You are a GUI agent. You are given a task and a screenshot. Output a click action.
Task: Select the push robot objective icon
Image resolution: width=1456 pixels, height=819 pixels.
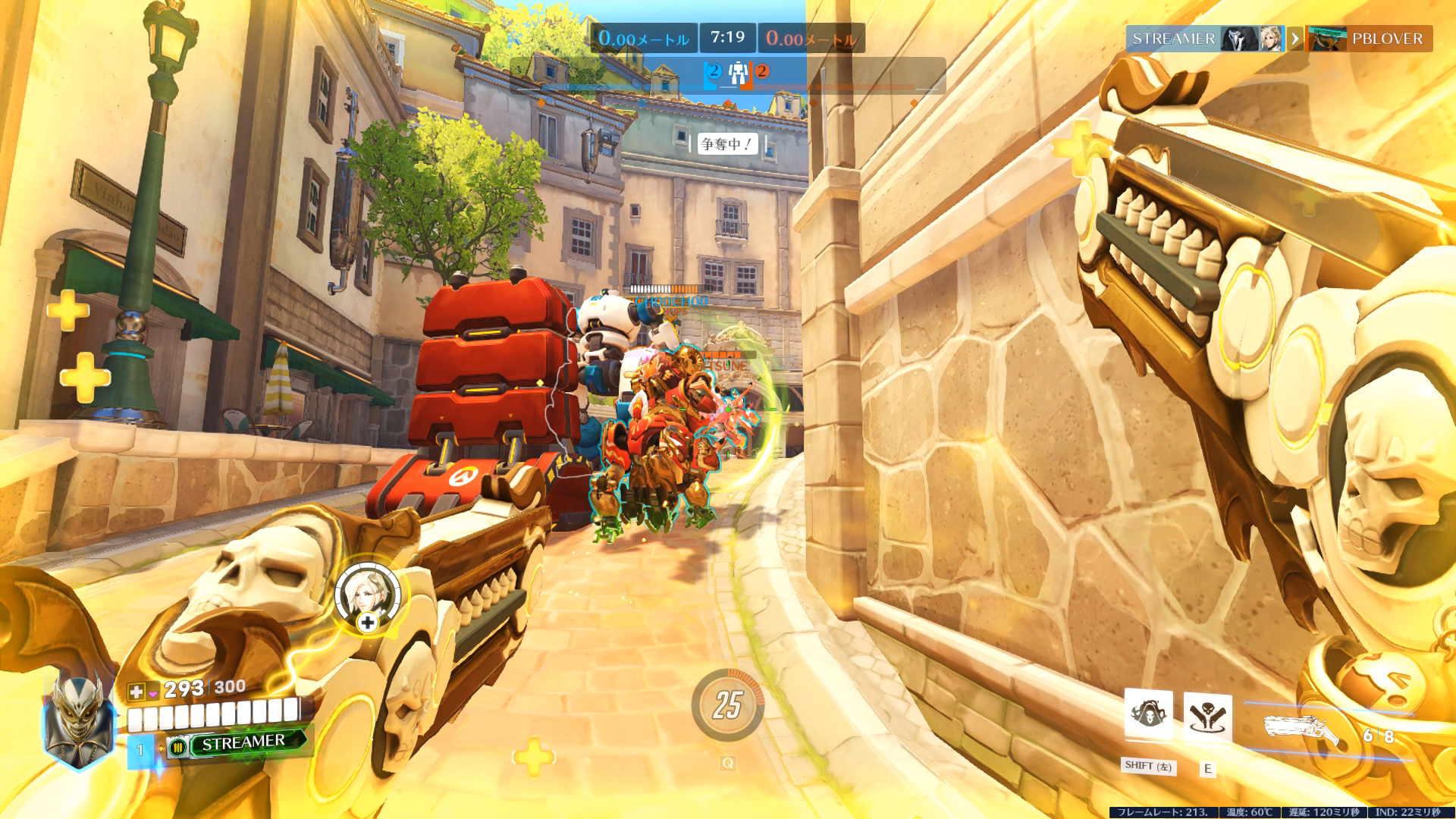737,74
